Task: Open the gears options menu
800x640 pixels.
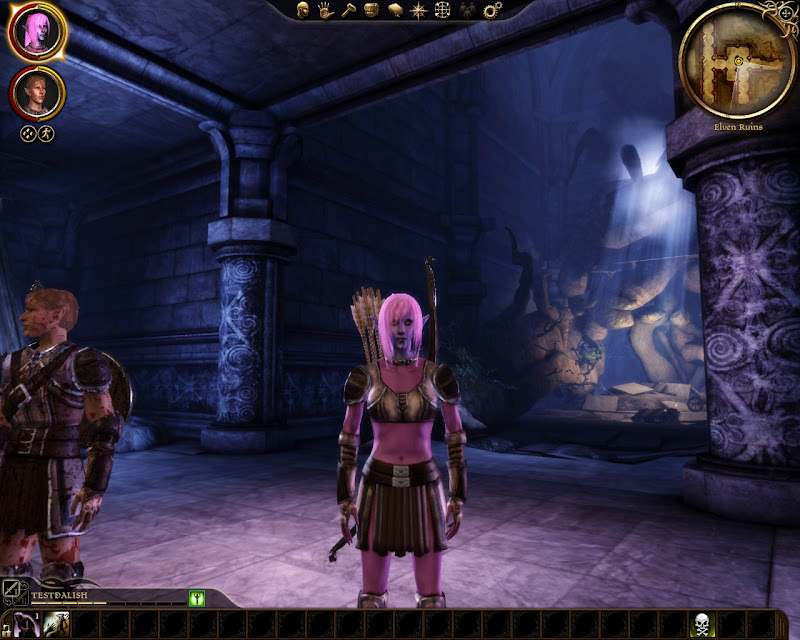Action: (491, 10)
